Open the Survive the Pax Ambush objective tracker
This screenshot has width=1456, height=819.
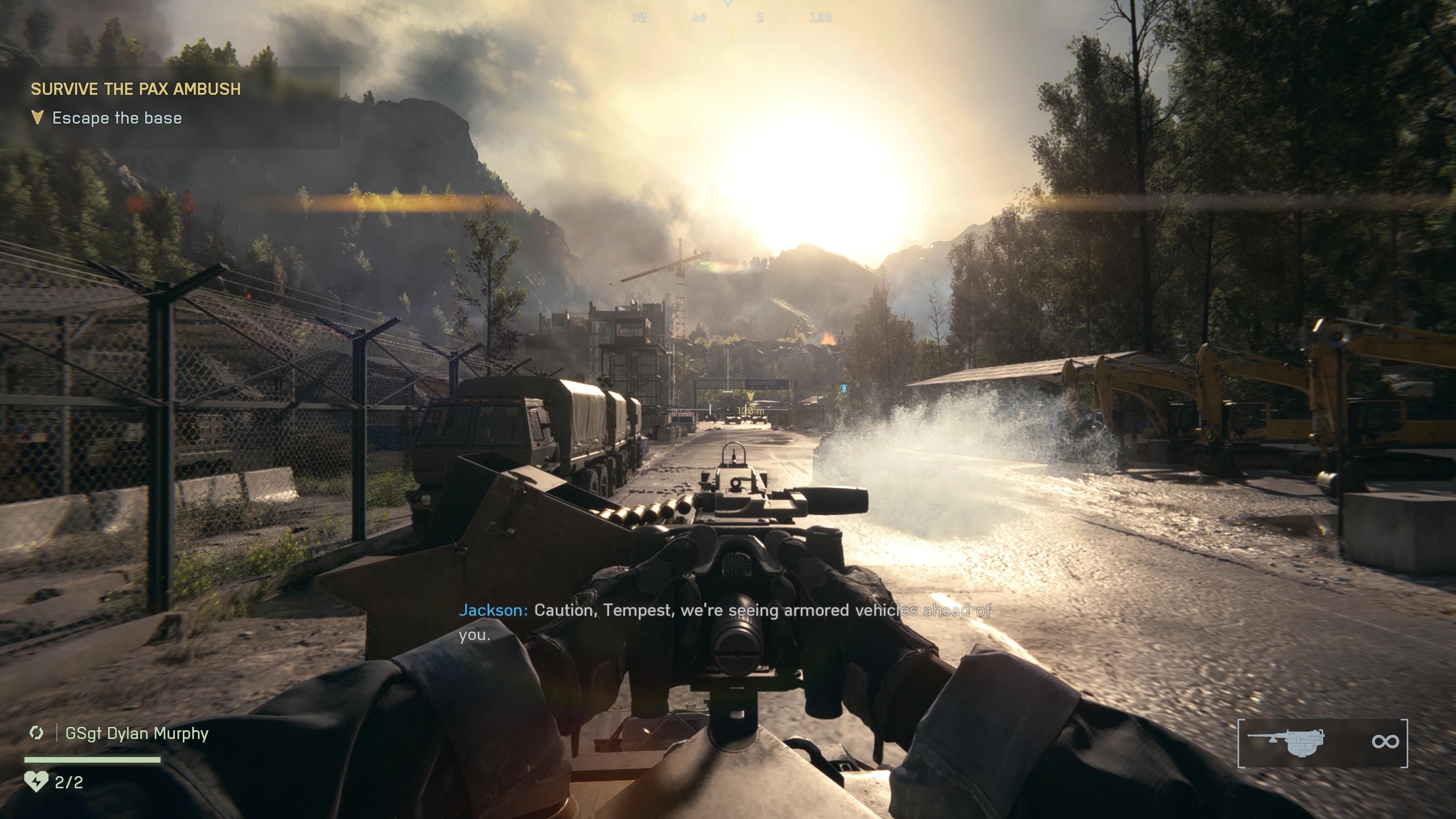[x=136, y=89]
